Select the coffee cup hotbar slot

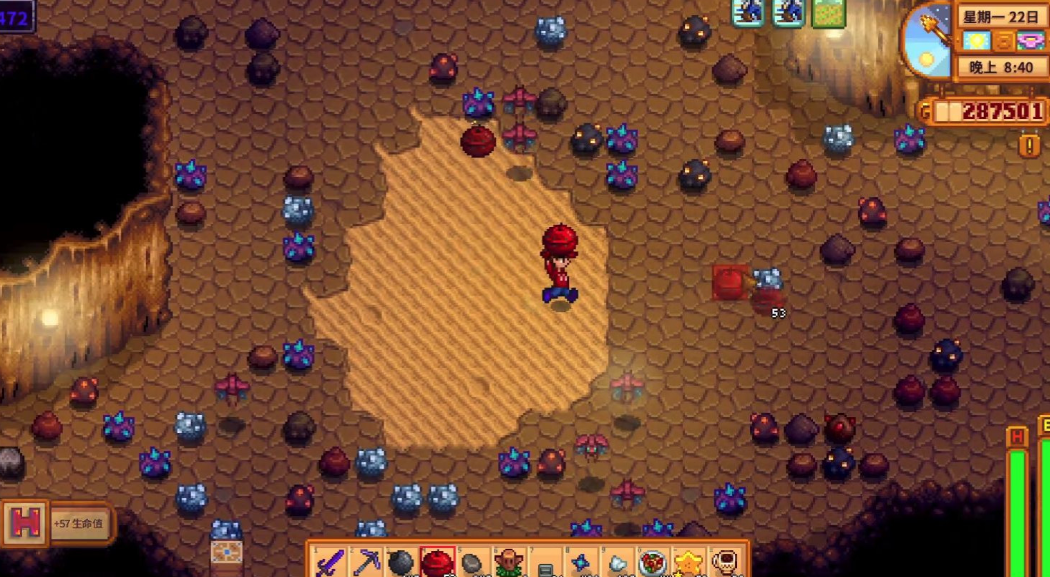pos(724,563)
